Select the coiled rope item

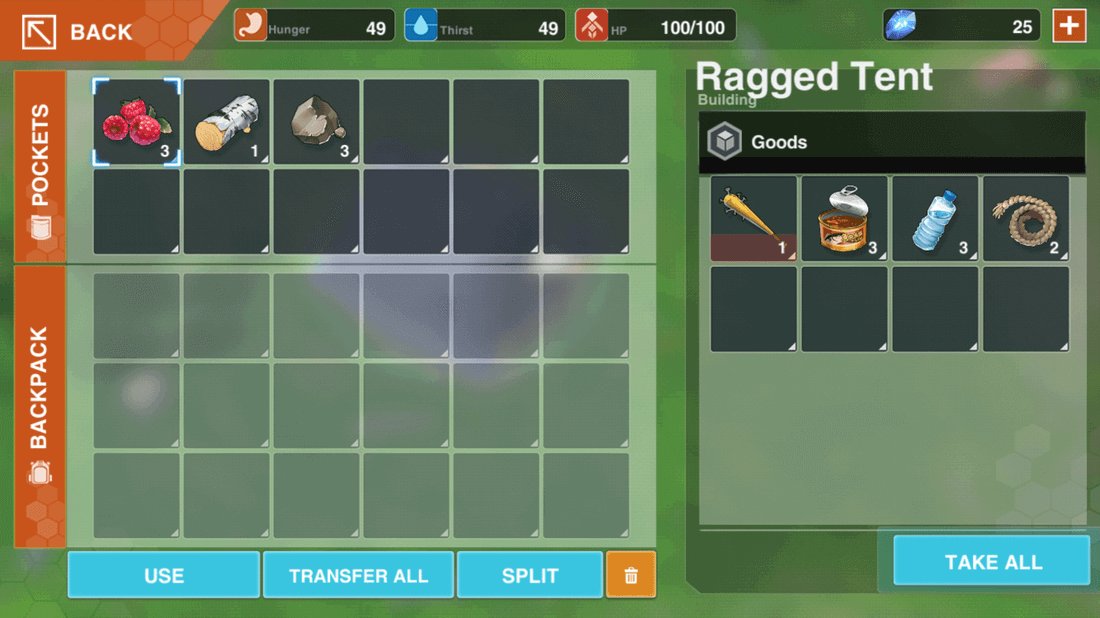pos(1026,219)
